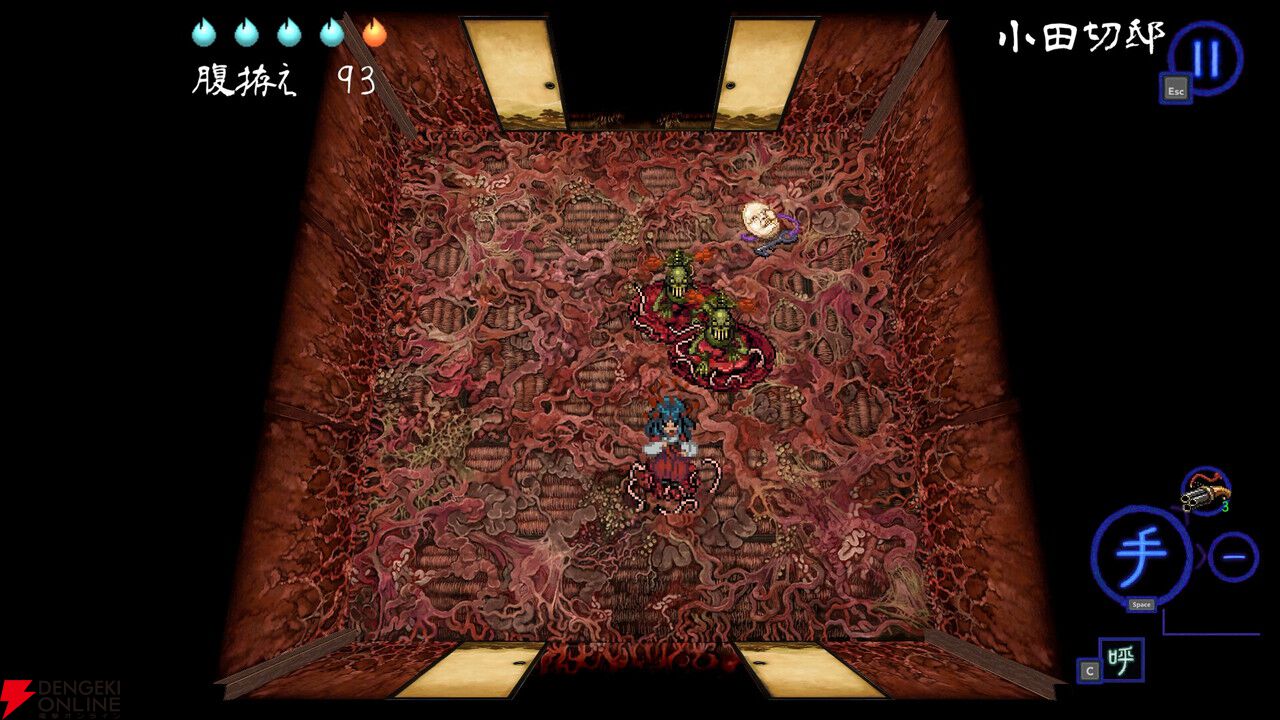Click the Space key label under the hand icon
This screenshot has height=720, width=1280.
click(1140, 603)
